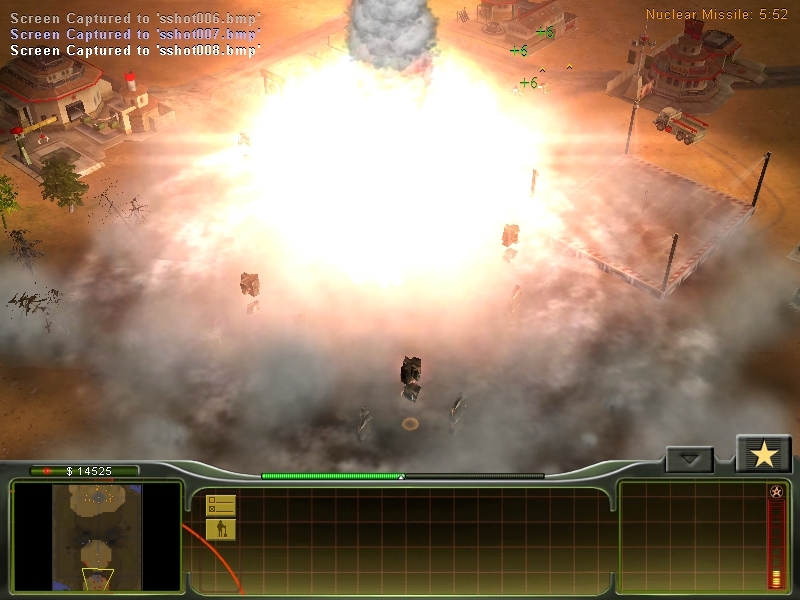This screenshot has width=800, height=600.
Task: Open the options checklist button
Action: pyautogui.click(x=220, y=506)
